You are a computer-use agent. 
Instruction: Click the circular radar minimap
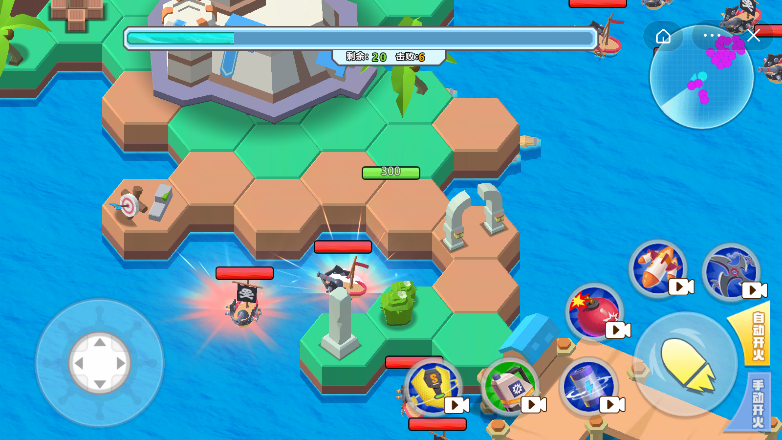click(x=702, y=78)
